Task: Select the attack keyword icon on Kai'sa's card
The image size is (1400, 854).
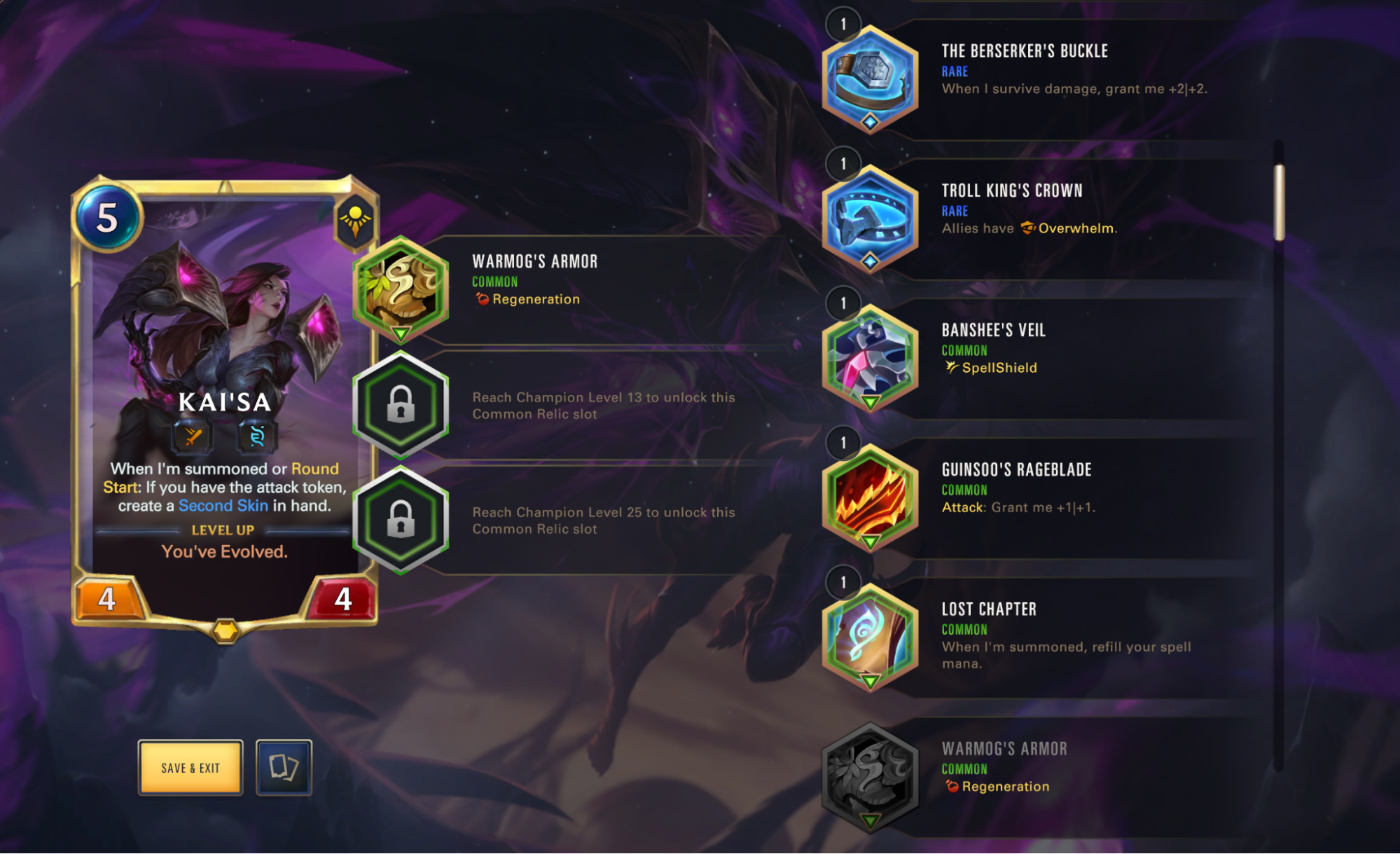Action: click(194, 437)
